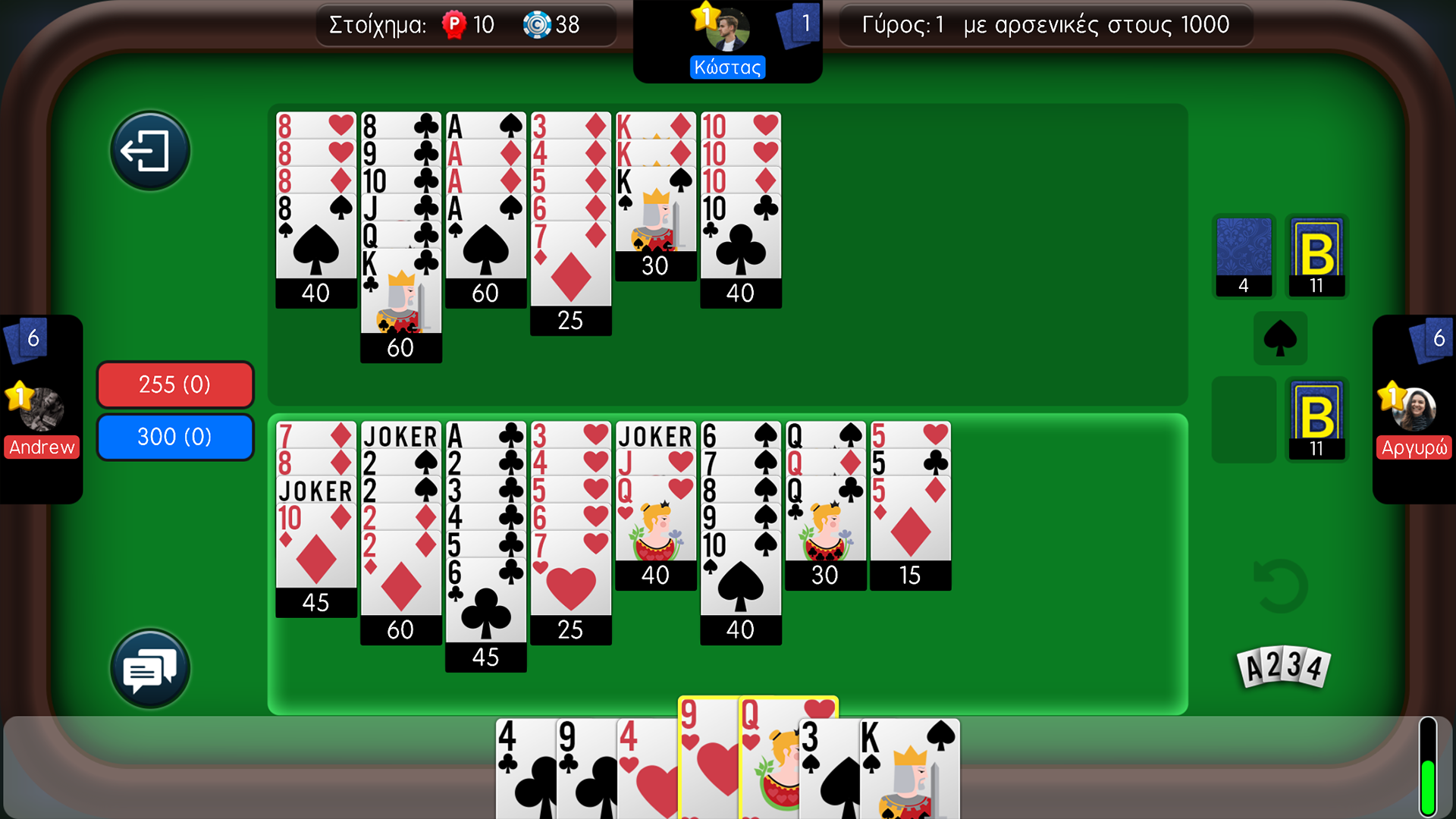Image resolution: width=1456 pixels, height=819 pixels.
Task: Click the blue chip icon showing 38
Action: pos(538,24)
